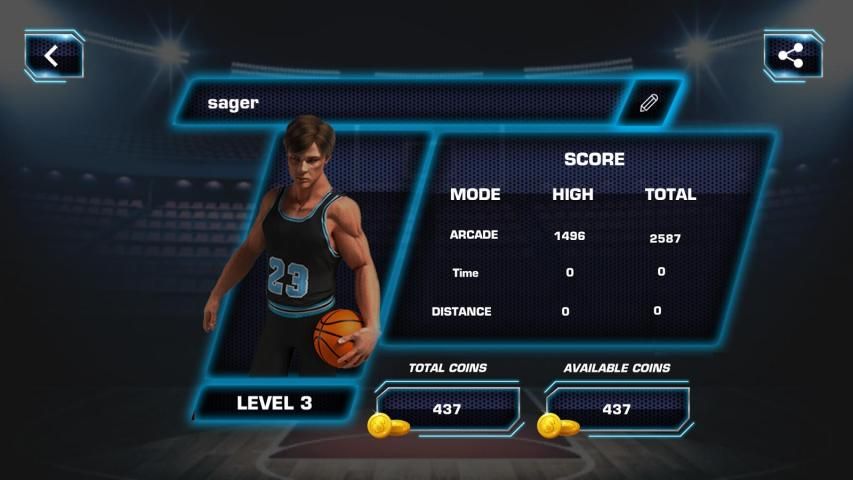The height and width of the screenshot is (480, 853).
Task: Open the share button
Action: [790, 56]
